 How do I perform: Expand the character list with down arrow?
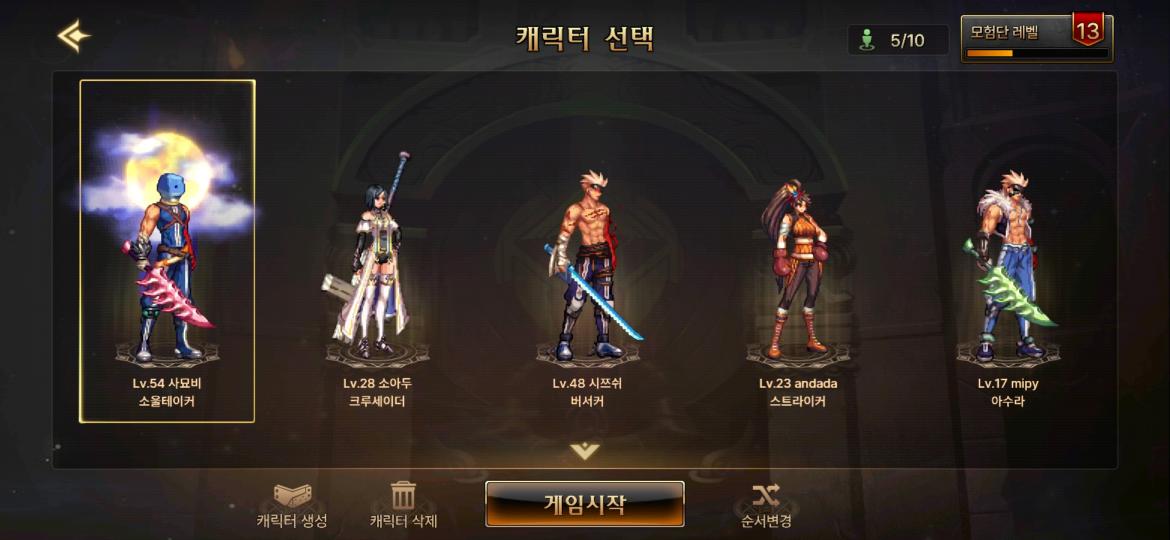click(585, 451)
